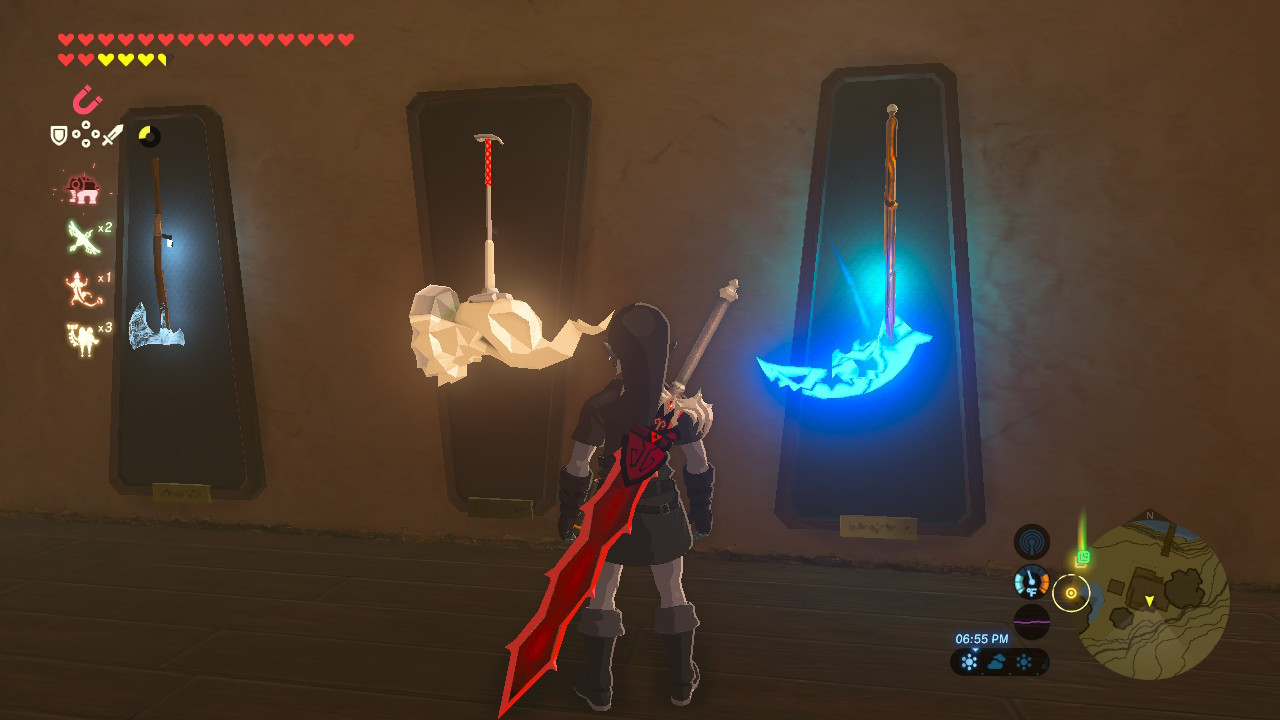Click the plaque below the frozen axe display

point(180,494)
